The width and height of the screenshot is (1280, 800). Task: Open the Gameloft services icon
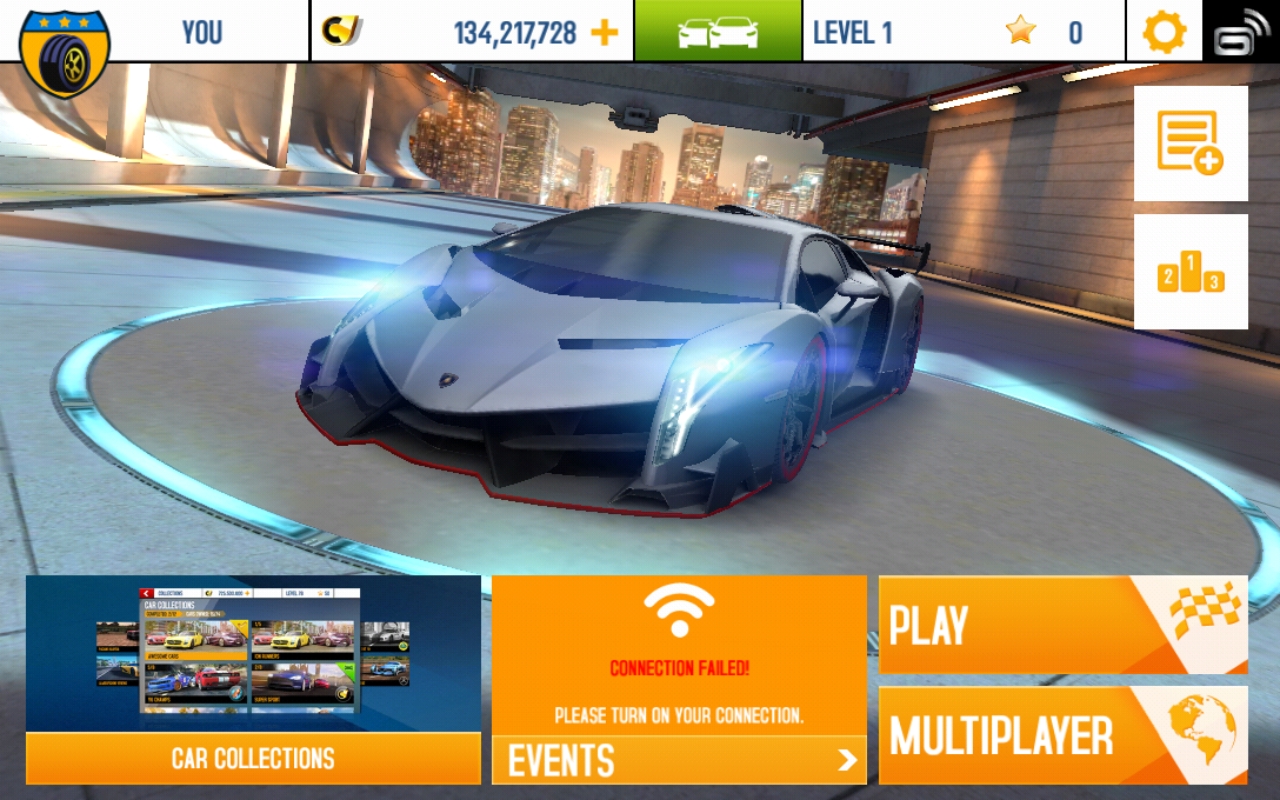coord(1242,31)
